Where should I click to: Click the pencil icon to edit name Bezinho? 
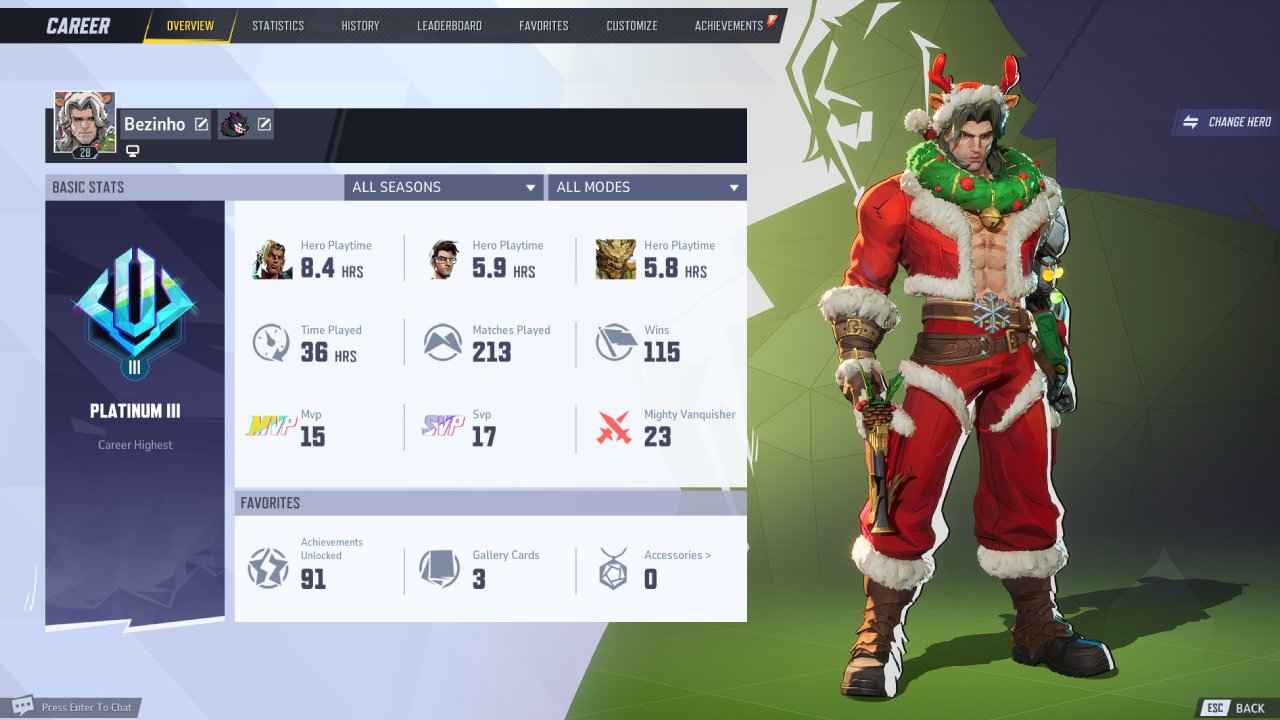click(202, 124)
